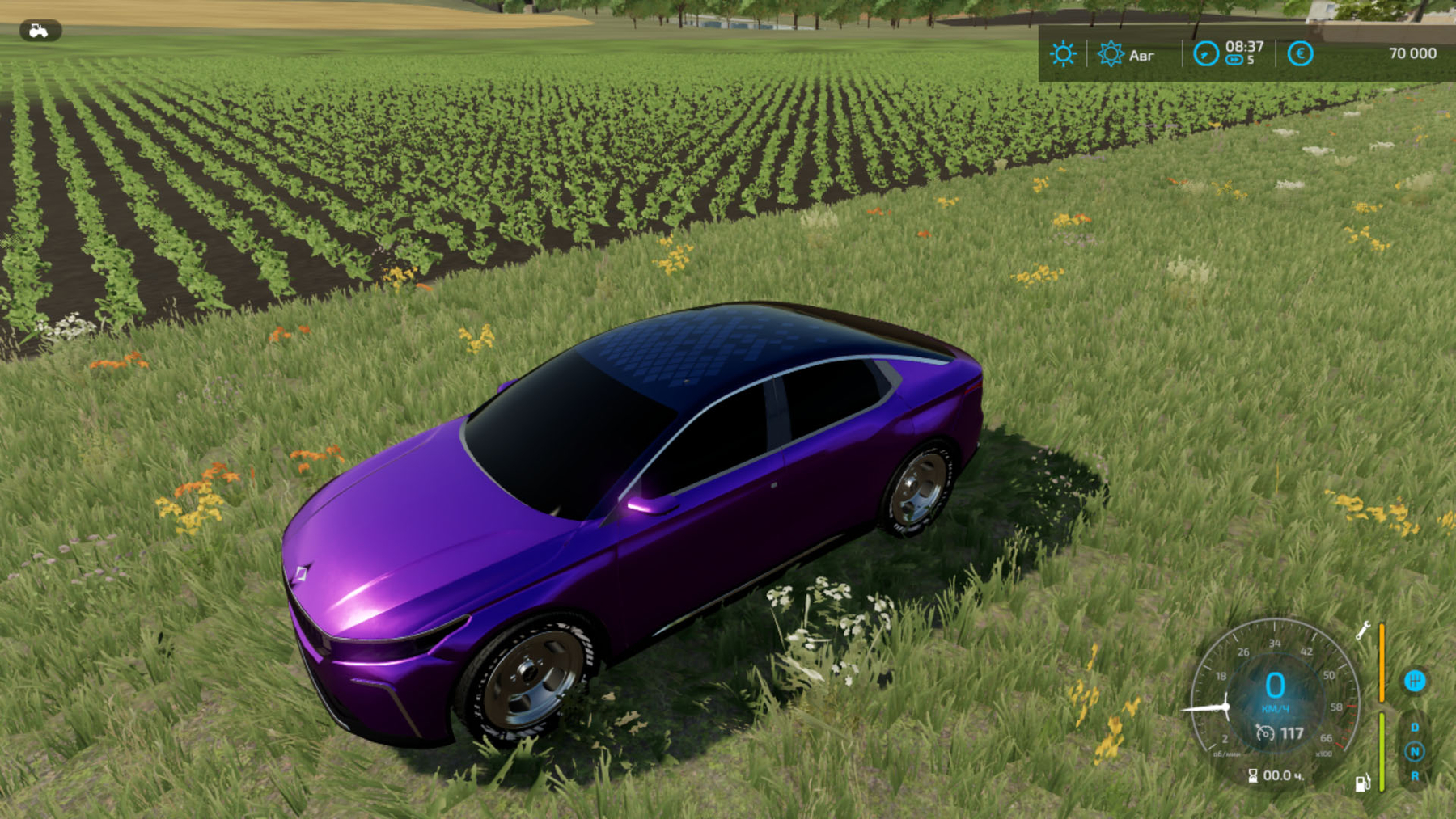The height and width of the screenshot is (819, 1456).
Task: Click the clock icon beside 08:37
Action: coord(1205,54)
